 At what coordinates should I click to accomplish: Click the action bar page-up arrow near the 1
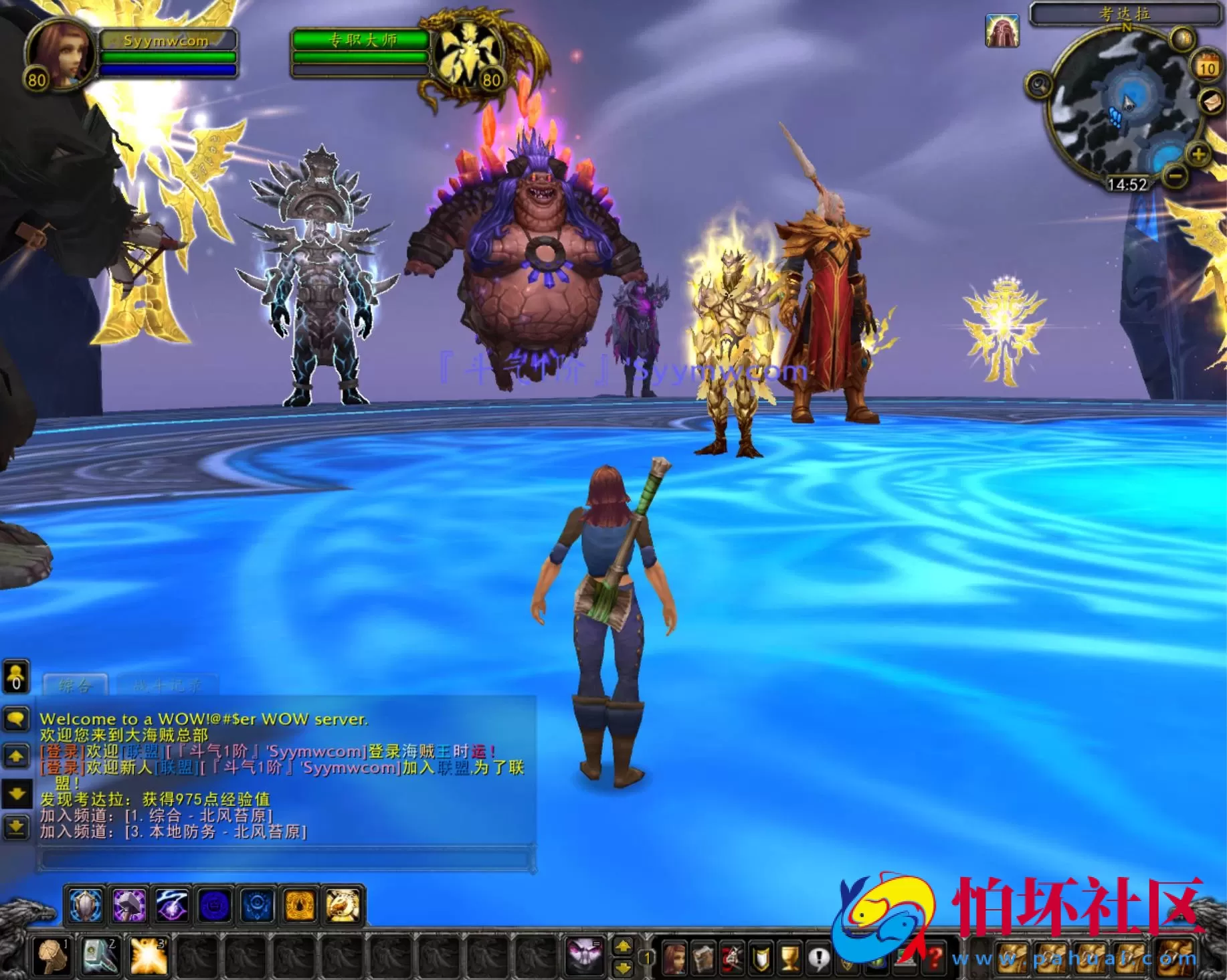(x=623, y=947)
